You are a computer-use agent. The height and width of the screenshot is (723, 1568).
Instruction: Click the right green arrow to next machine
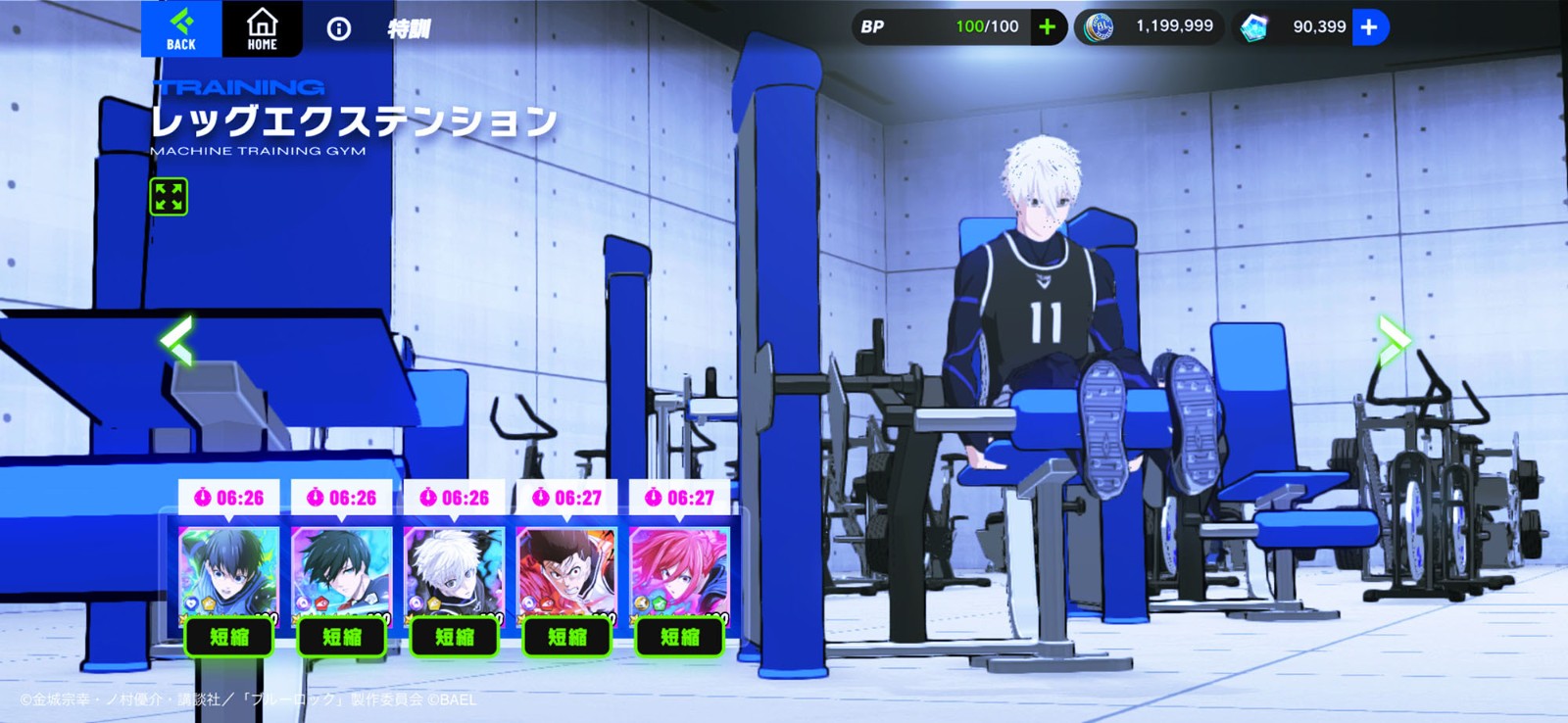pos(1393,340)
